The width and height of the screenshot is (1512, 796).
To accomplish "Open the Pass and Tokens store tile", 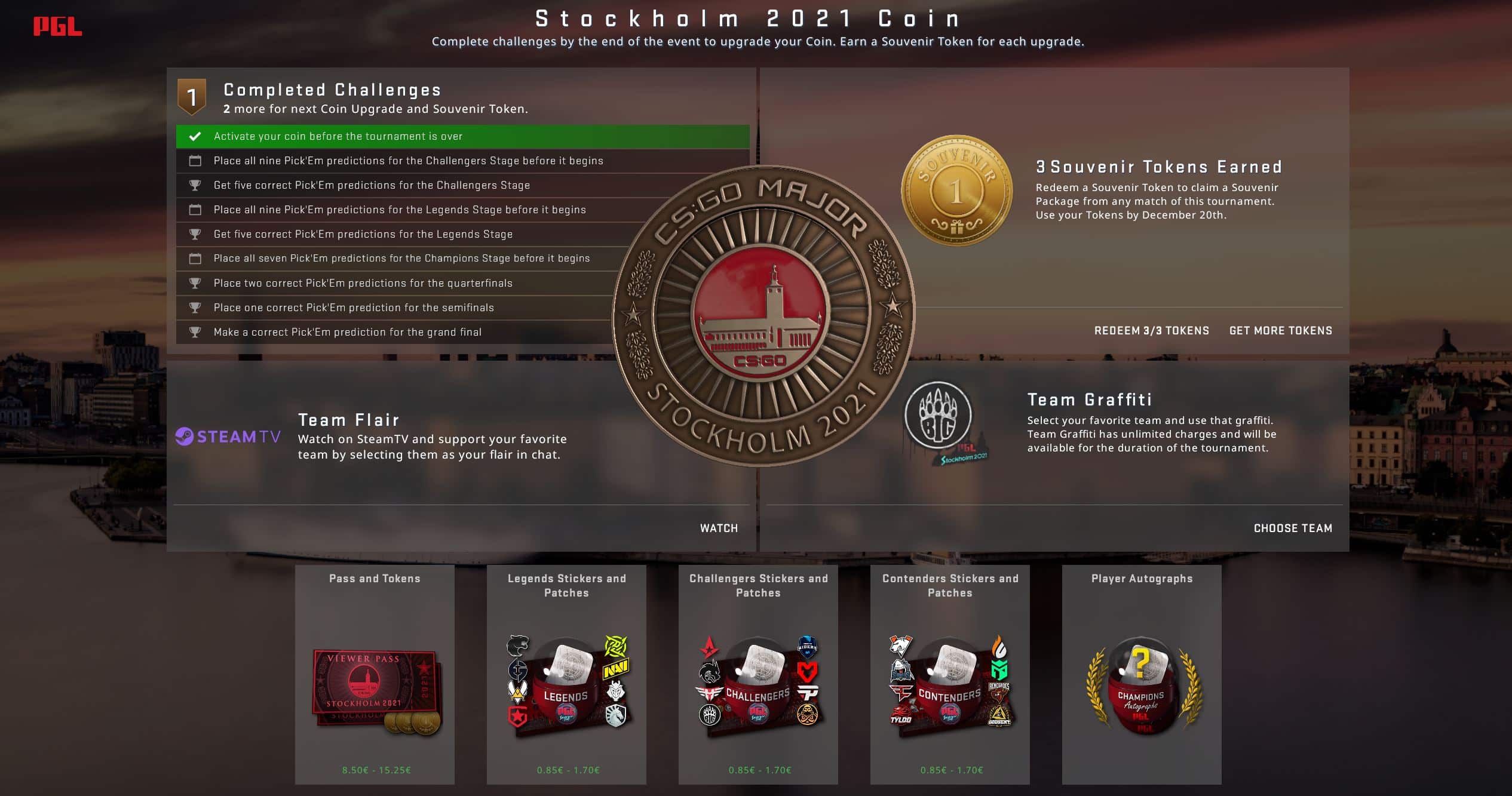I will click(375, 674).
